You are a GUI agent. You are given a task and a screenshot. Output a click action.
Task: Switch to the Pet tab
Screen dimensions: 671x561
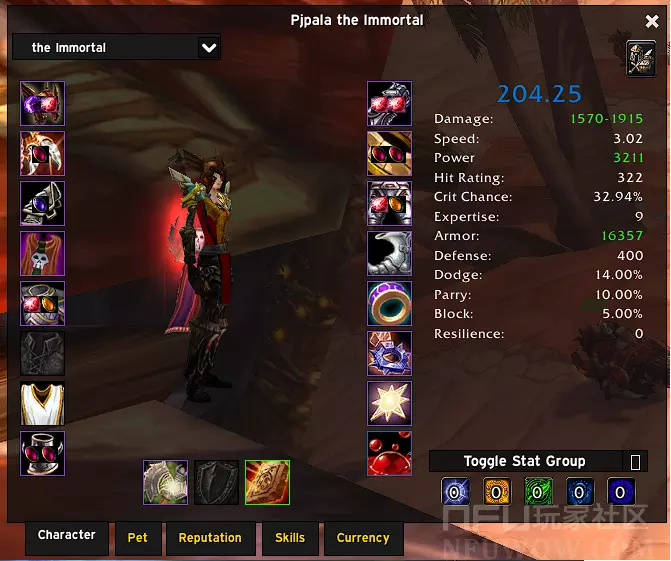tap(138, 537)
